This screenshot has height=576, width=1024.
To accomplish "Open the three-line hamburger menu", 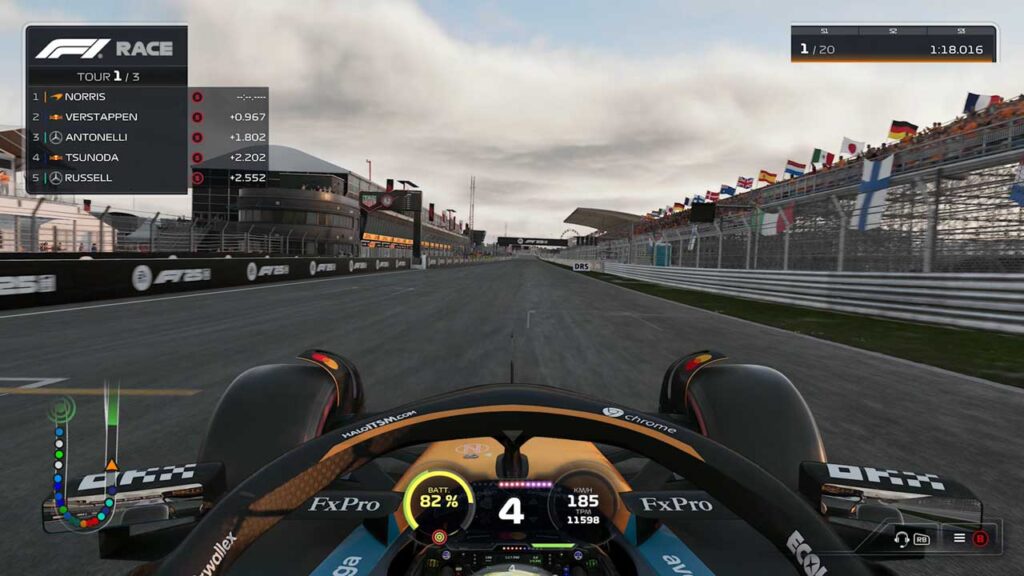I will (x=959, y=539).
